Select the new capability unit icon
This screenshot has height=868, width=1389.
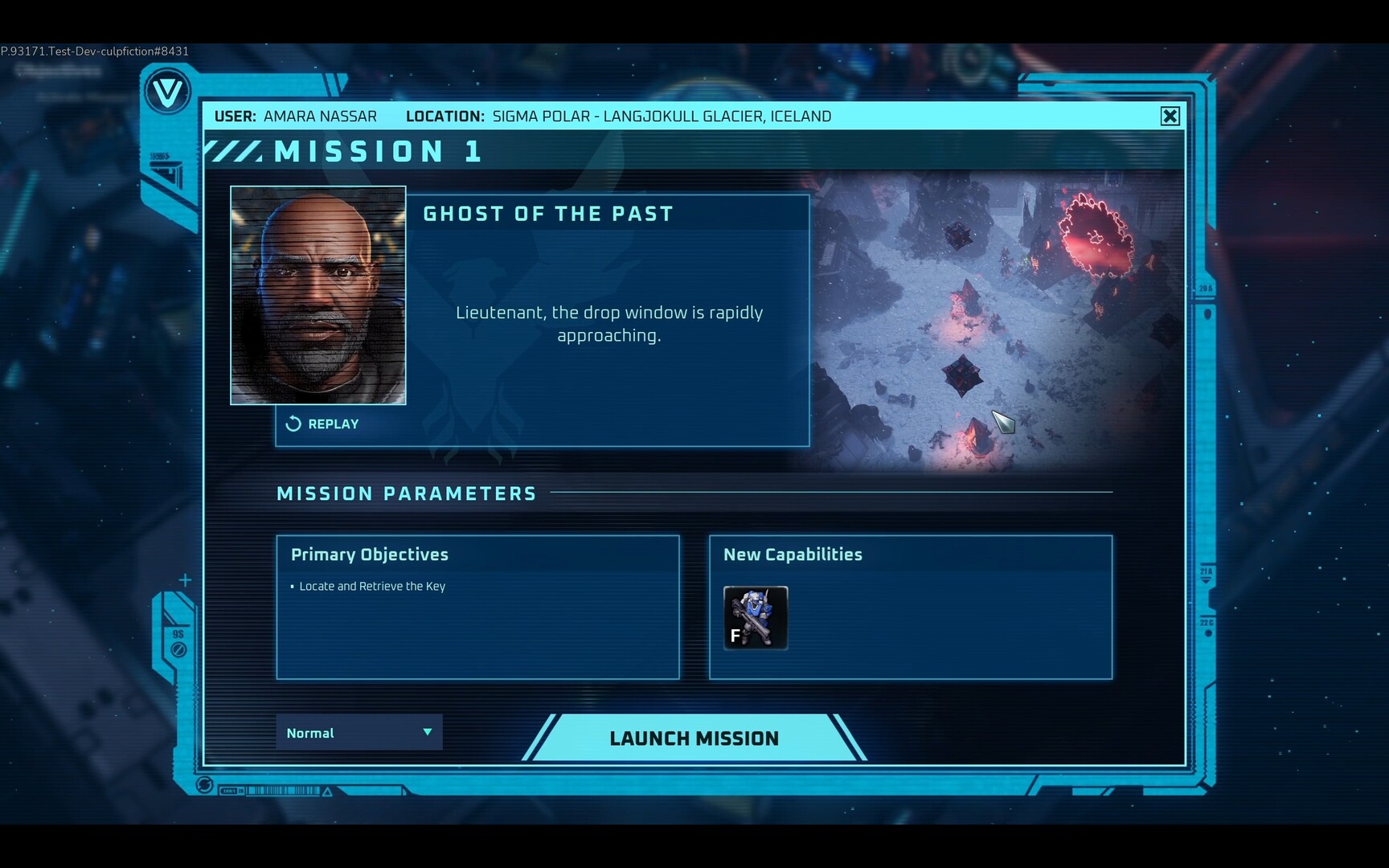tap(756, 617)
